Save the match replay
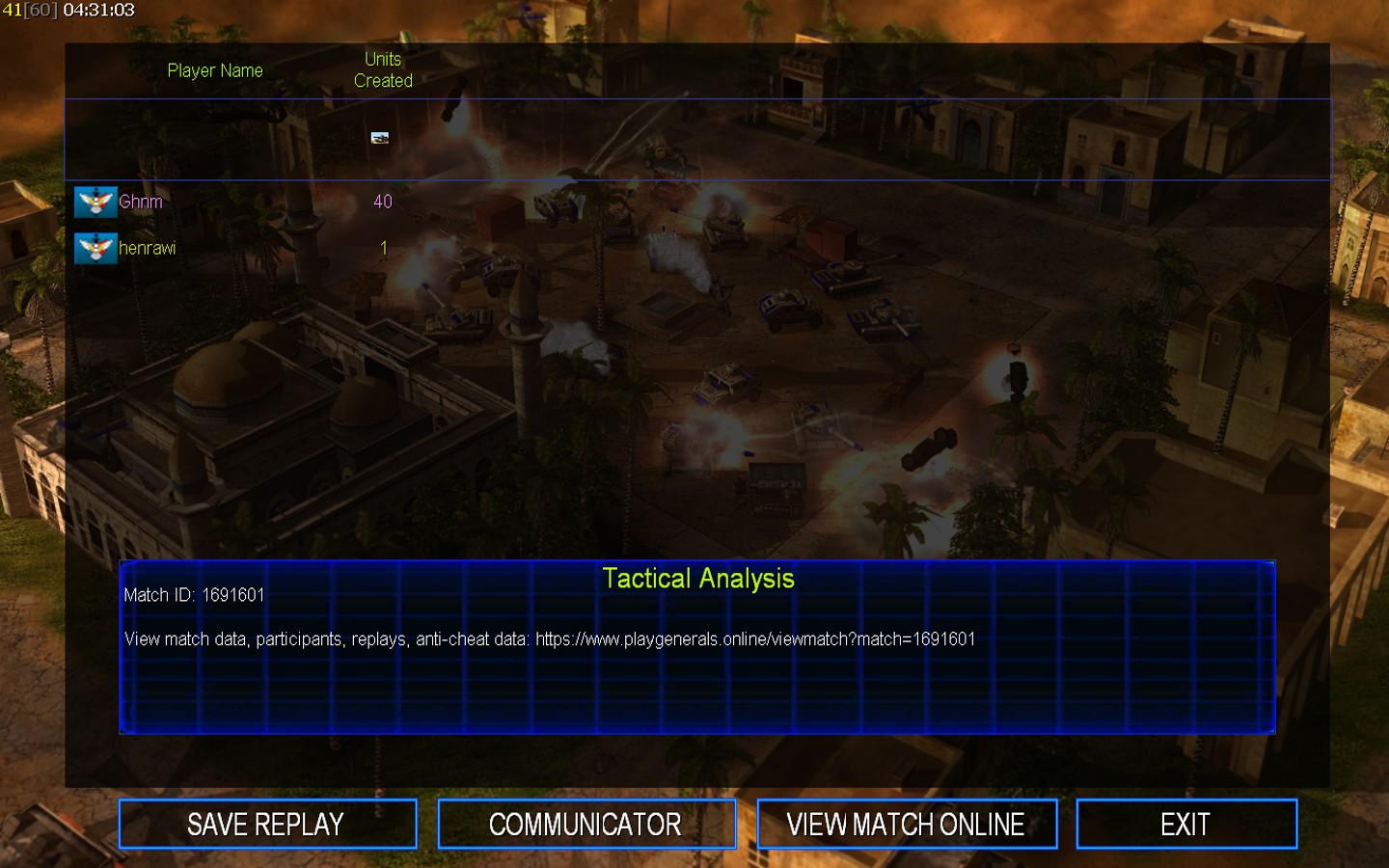The width and height of the screenshot is (1389, 868). tap(267, 824)
